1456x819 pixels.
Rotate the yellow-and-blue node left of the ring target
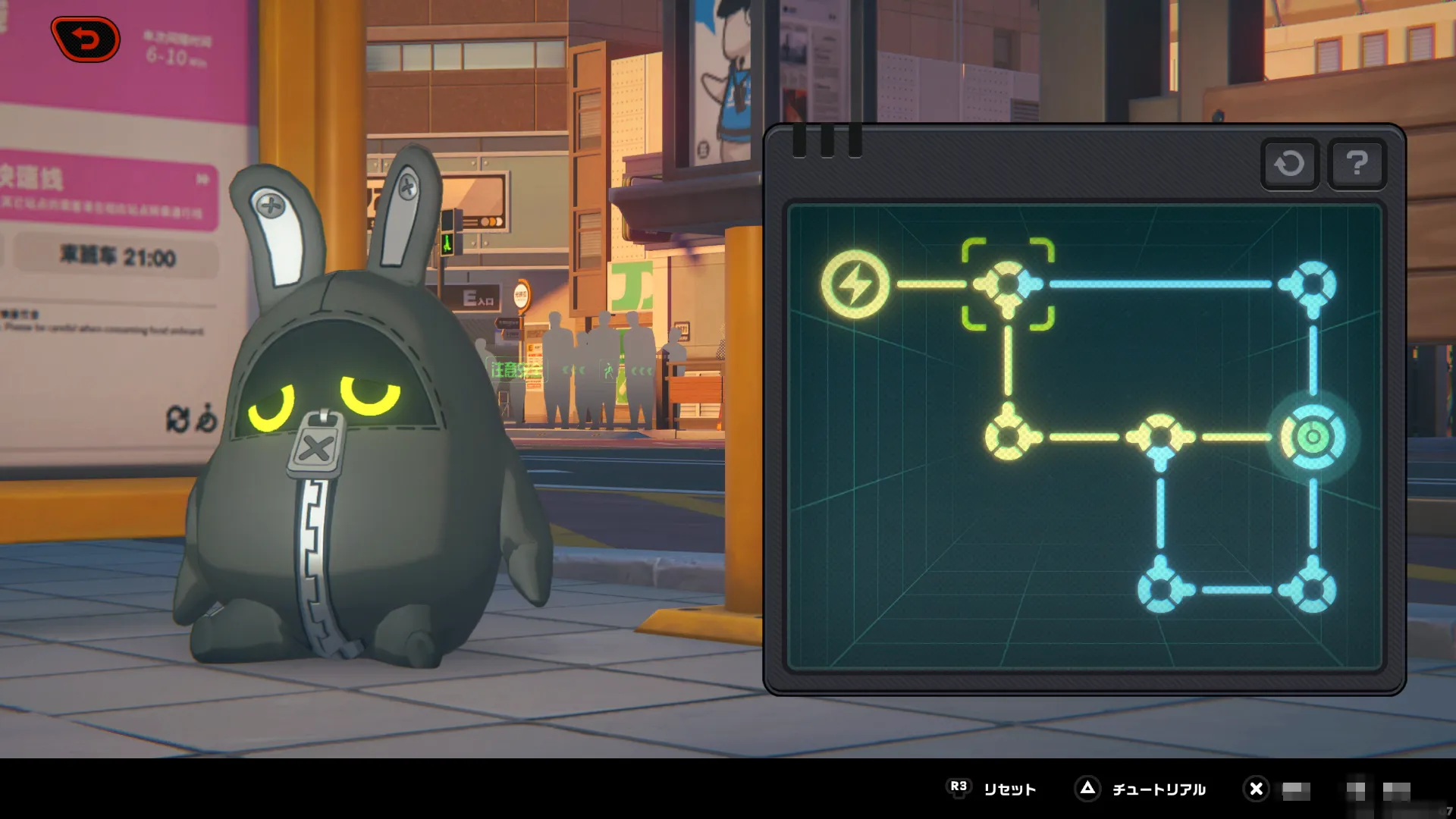click(1160, 437)
